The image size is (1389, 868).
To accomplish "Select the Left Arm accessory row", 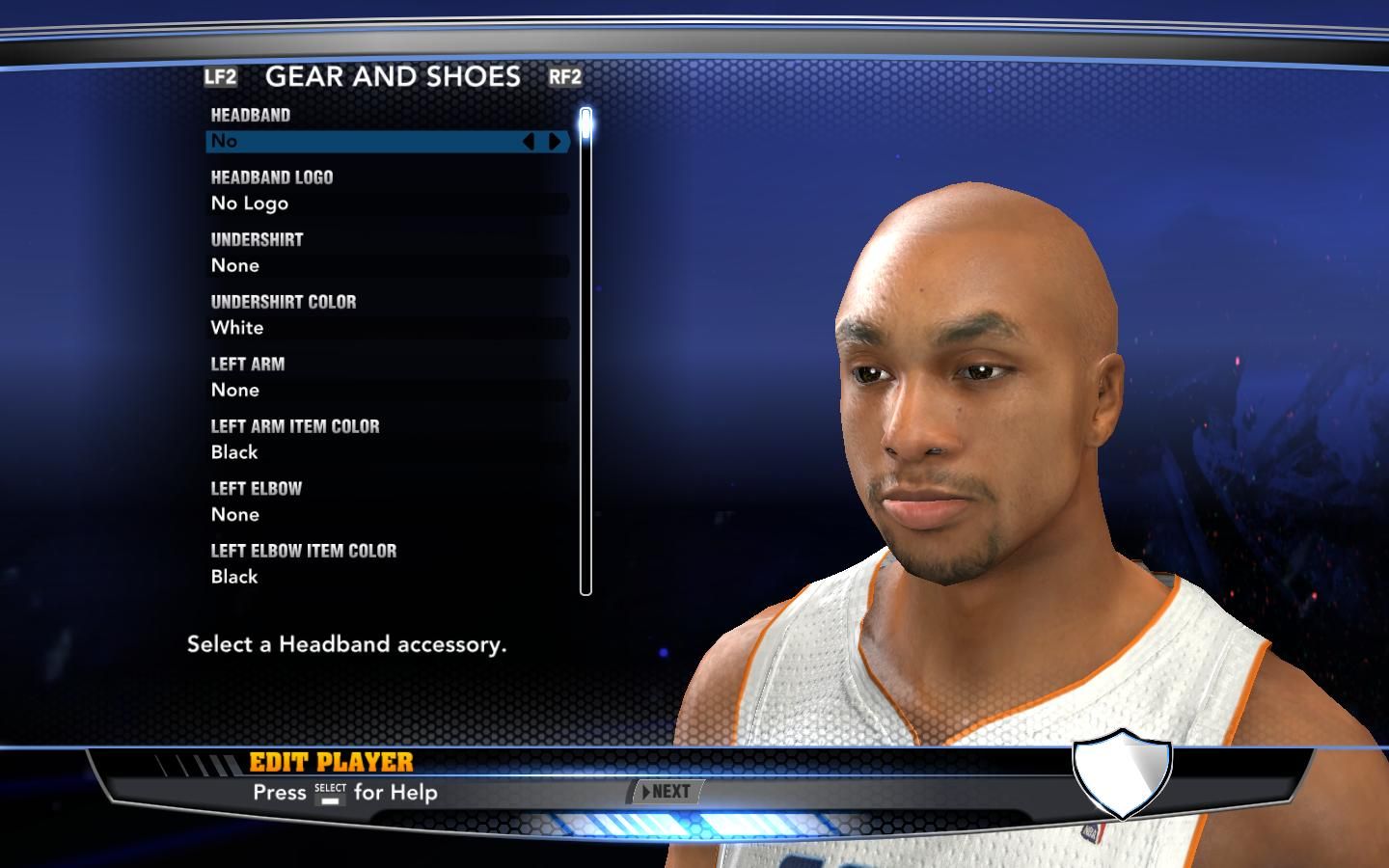I will [388, 391].
